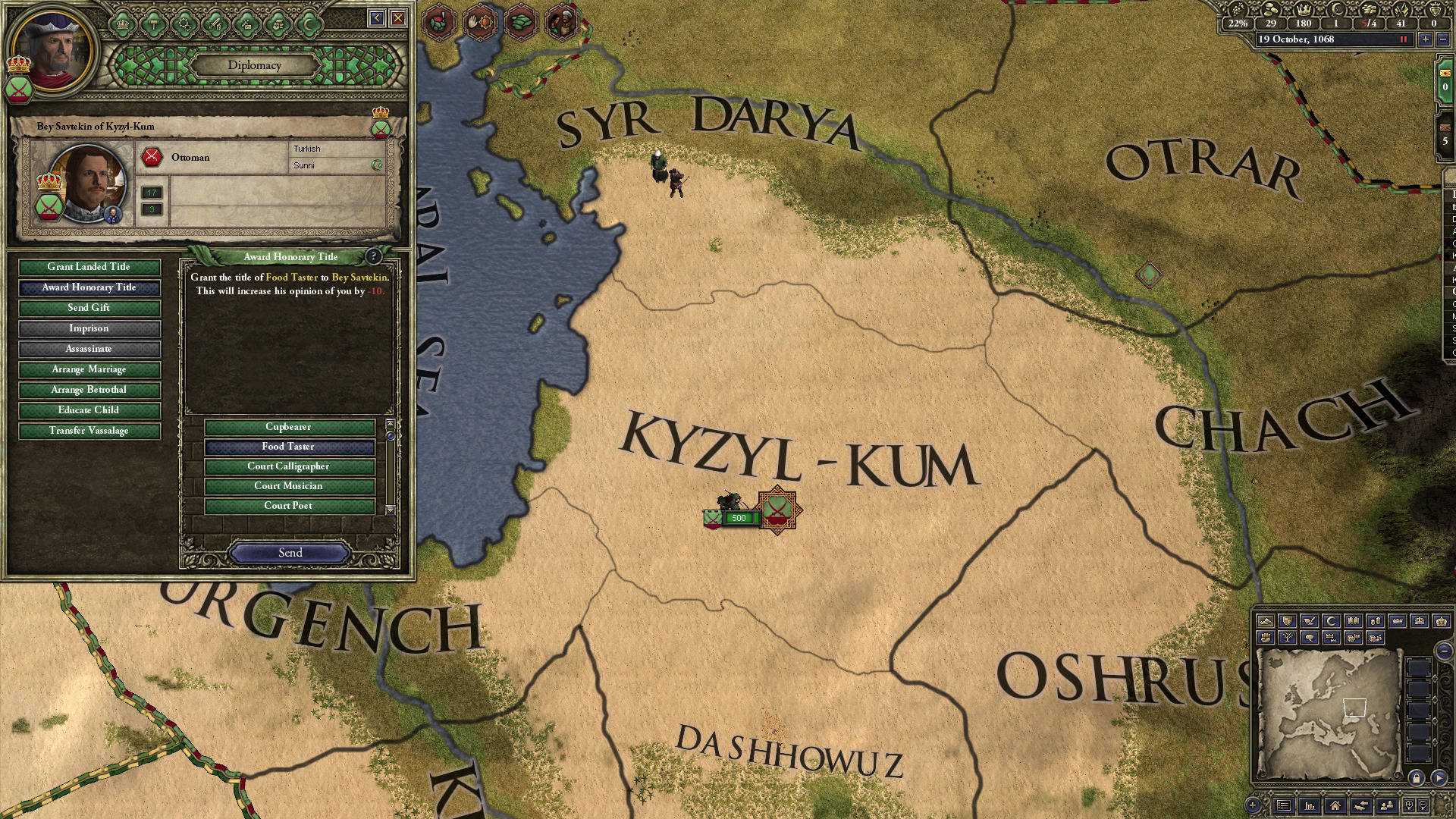1456x819 pixels.
Task: Select the economy map mode coins icon
Action: tap(1374, 622)
